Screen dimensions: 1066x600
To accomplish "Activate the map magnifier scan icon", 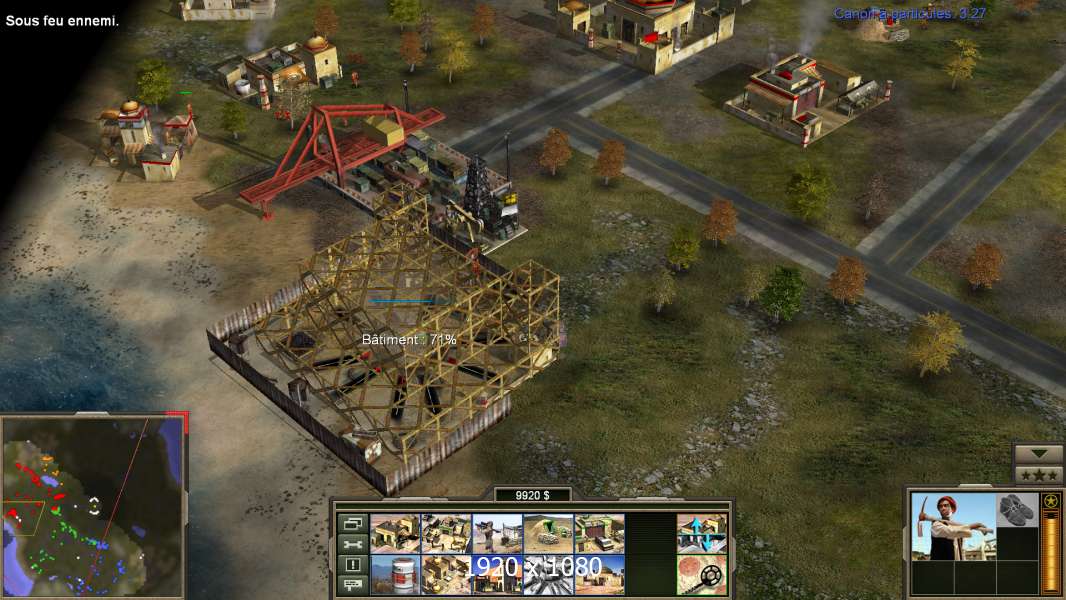I will [x=701, y=574].
